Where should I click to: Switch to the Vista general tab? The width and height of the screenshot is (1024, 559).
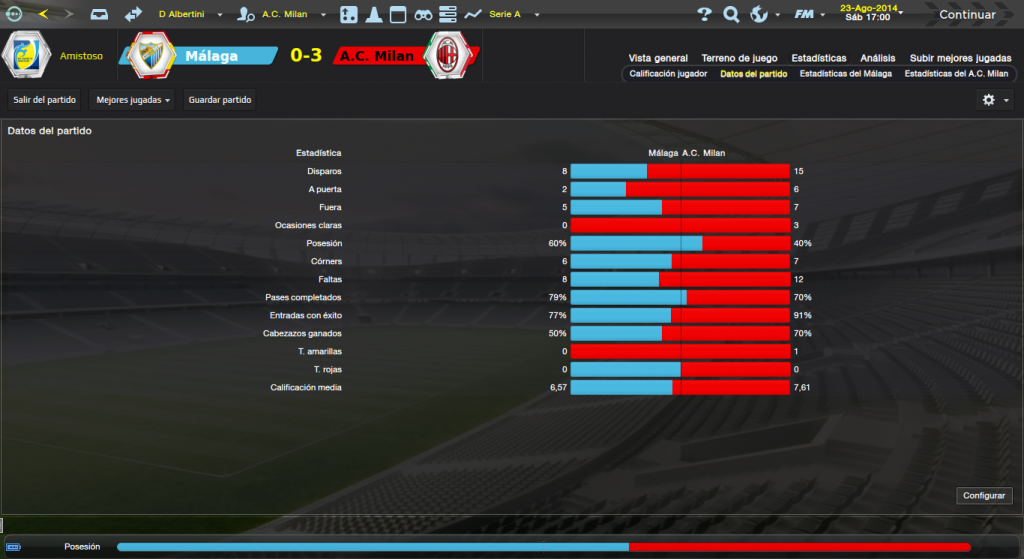coord(658,58)
